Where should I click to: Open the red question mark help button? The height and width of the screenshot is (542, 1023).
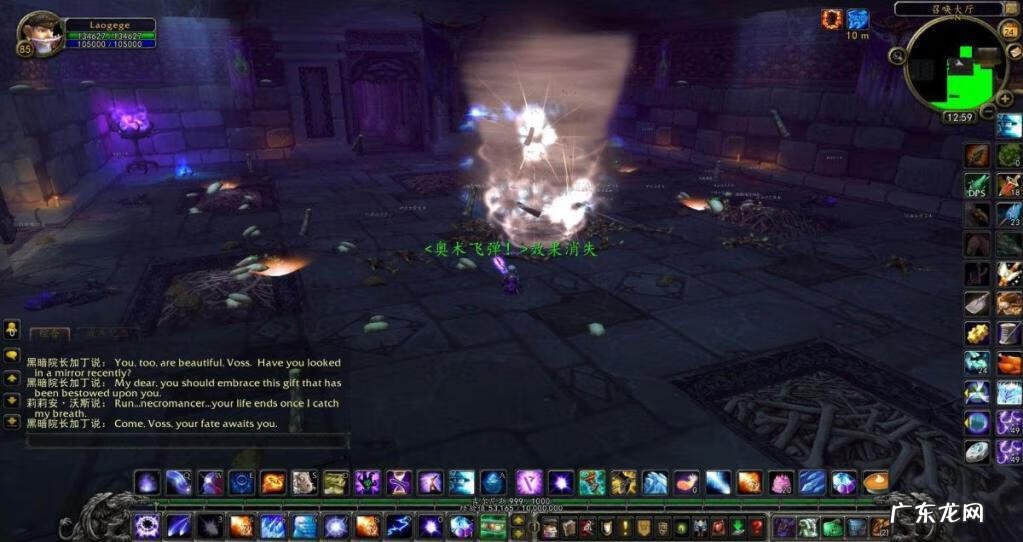point(757,527)
